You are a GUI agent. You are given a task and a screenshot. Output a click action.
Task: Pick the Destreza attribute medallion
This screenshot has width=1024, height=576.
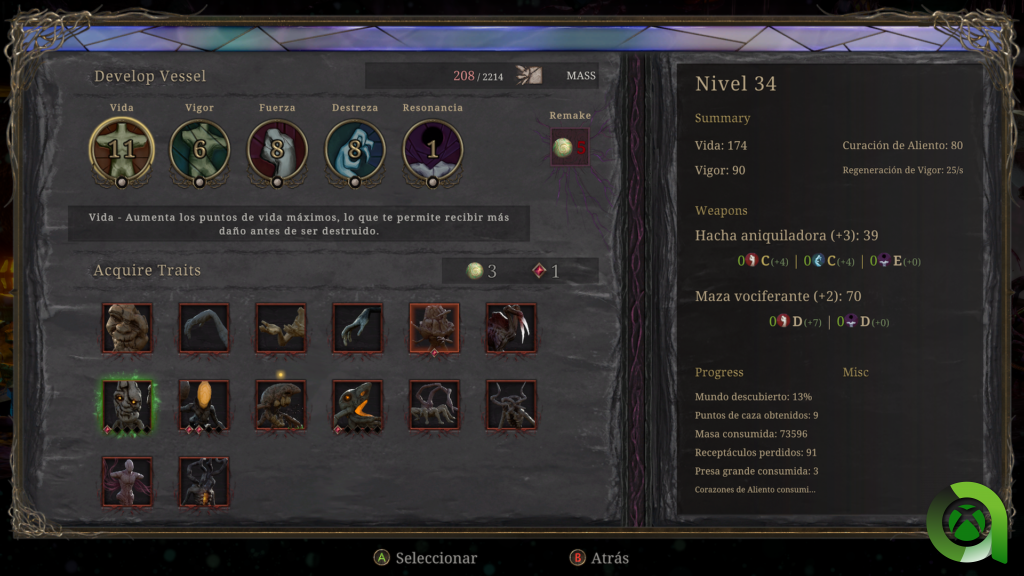pos(355,150)
